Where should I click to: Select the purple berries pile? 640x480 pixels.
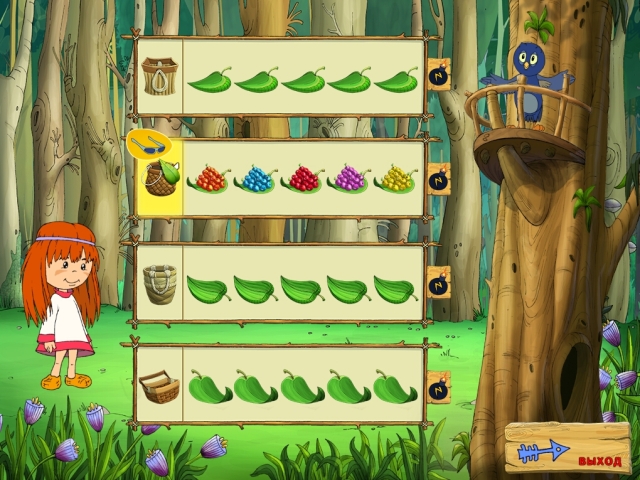click(x=349, y=180)
